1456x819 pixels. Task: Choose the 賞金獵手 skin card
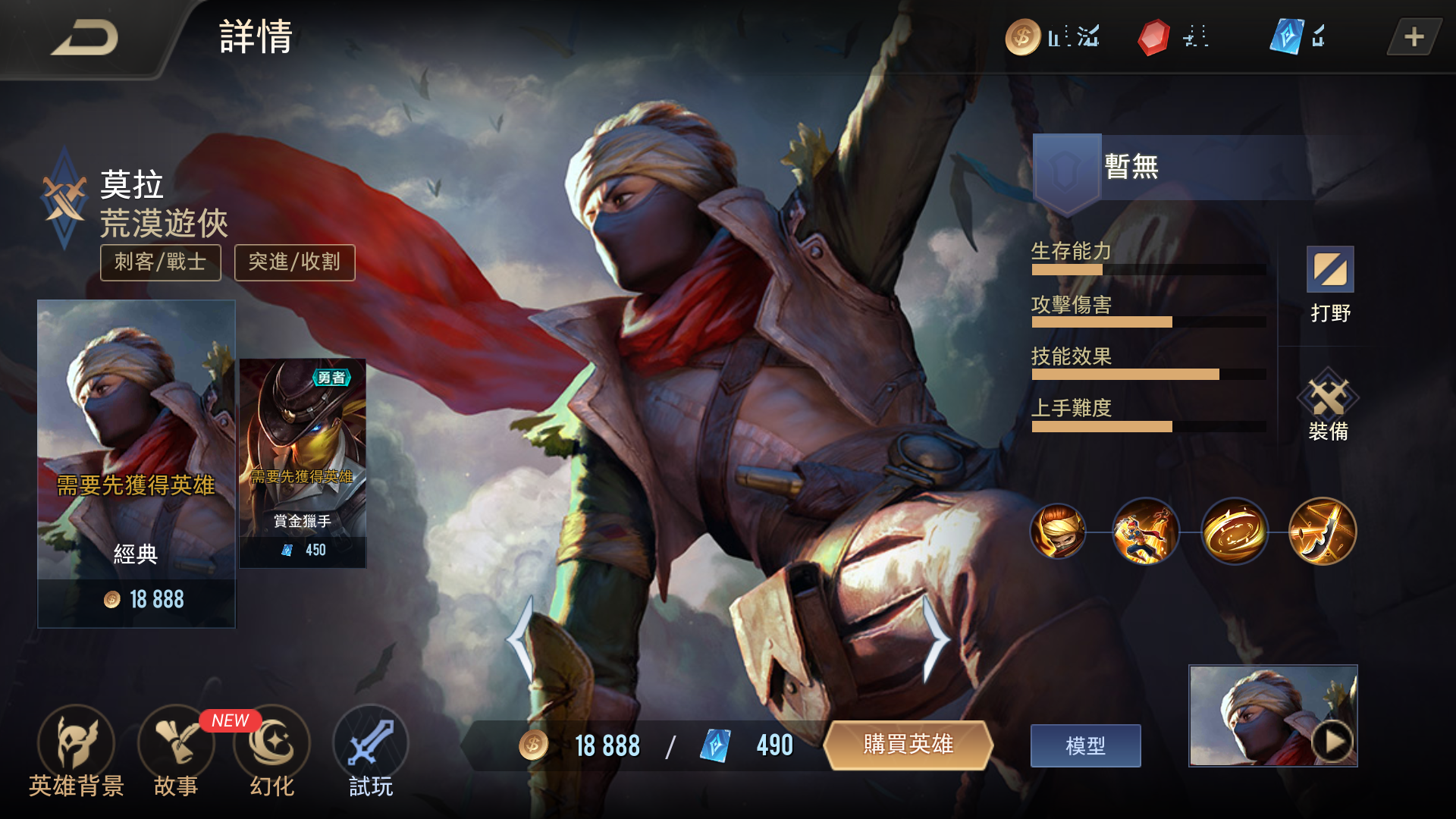tap(303, 463)
